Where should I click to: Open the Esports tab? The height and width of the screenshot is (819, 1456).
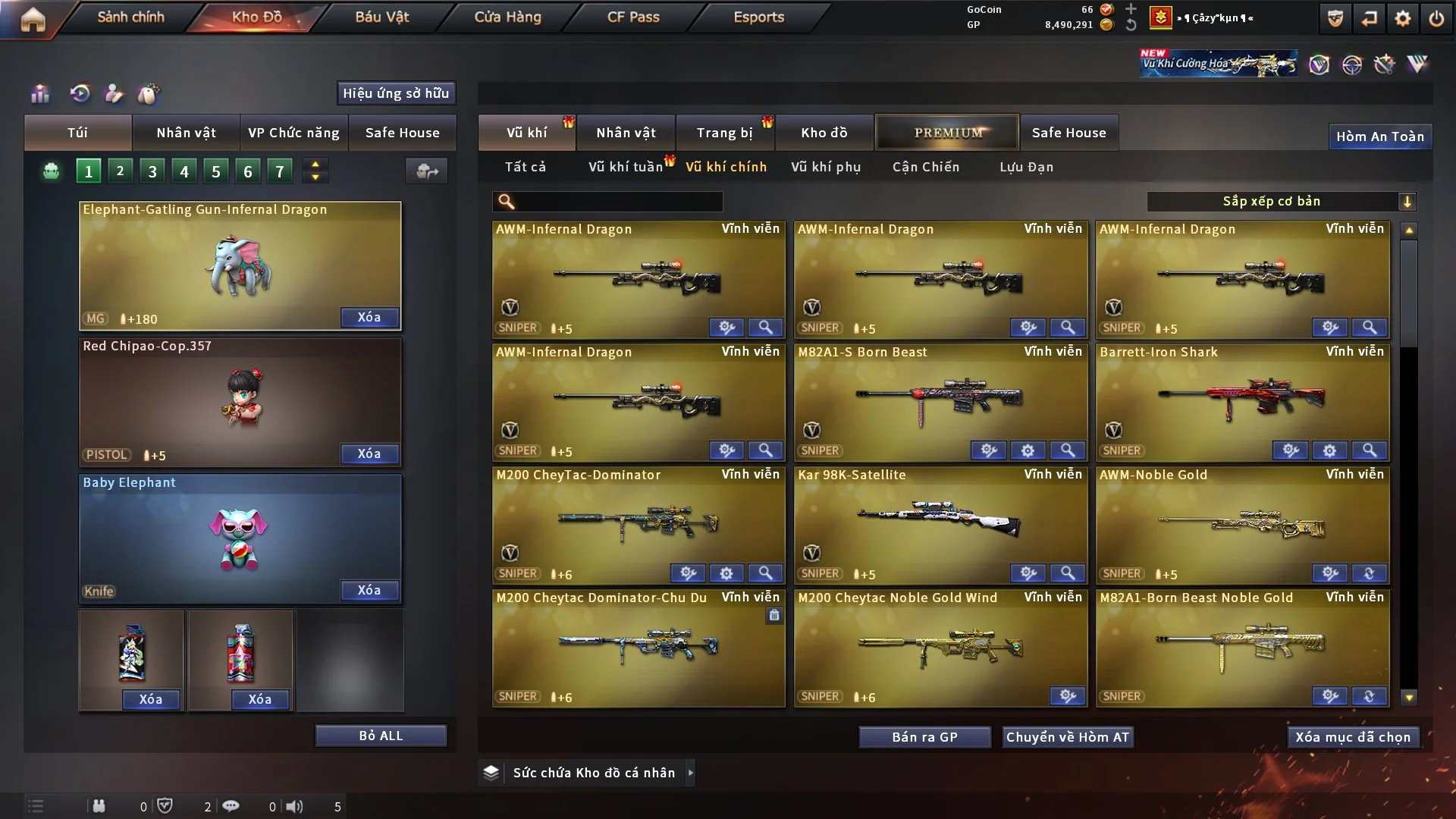(x=758, y=17)
